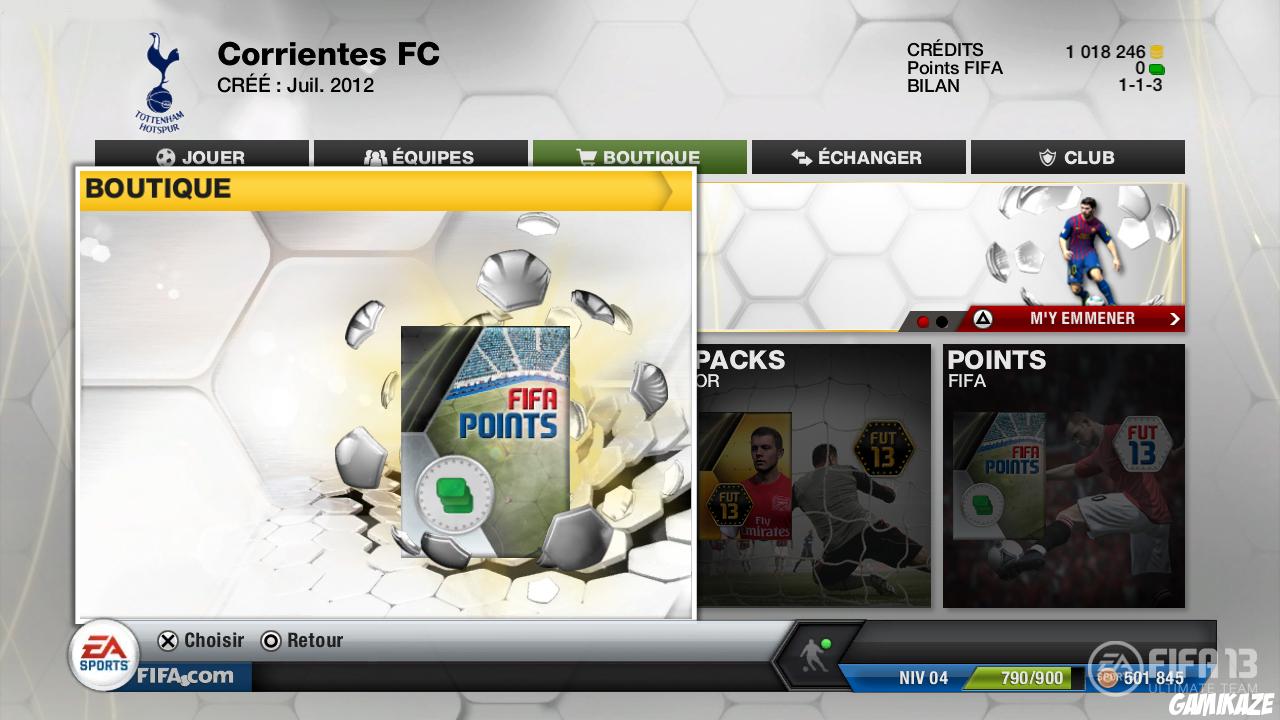Select the soccer ball icon on JOUER
Screen dimensions: 1280x720
point(165,157)
